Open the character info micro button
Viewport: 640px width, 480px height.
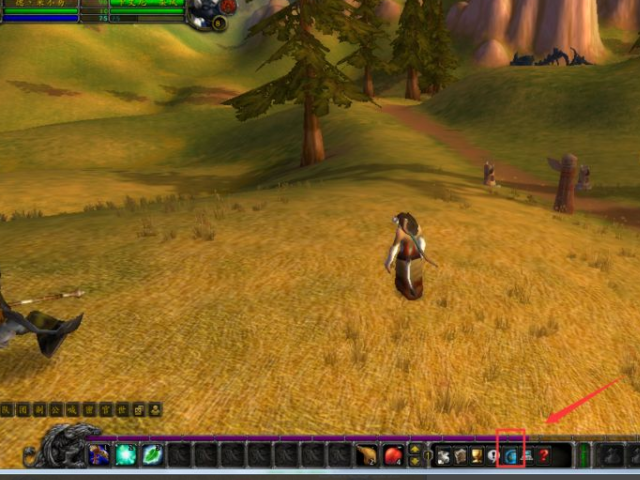(x=444, y=456)
